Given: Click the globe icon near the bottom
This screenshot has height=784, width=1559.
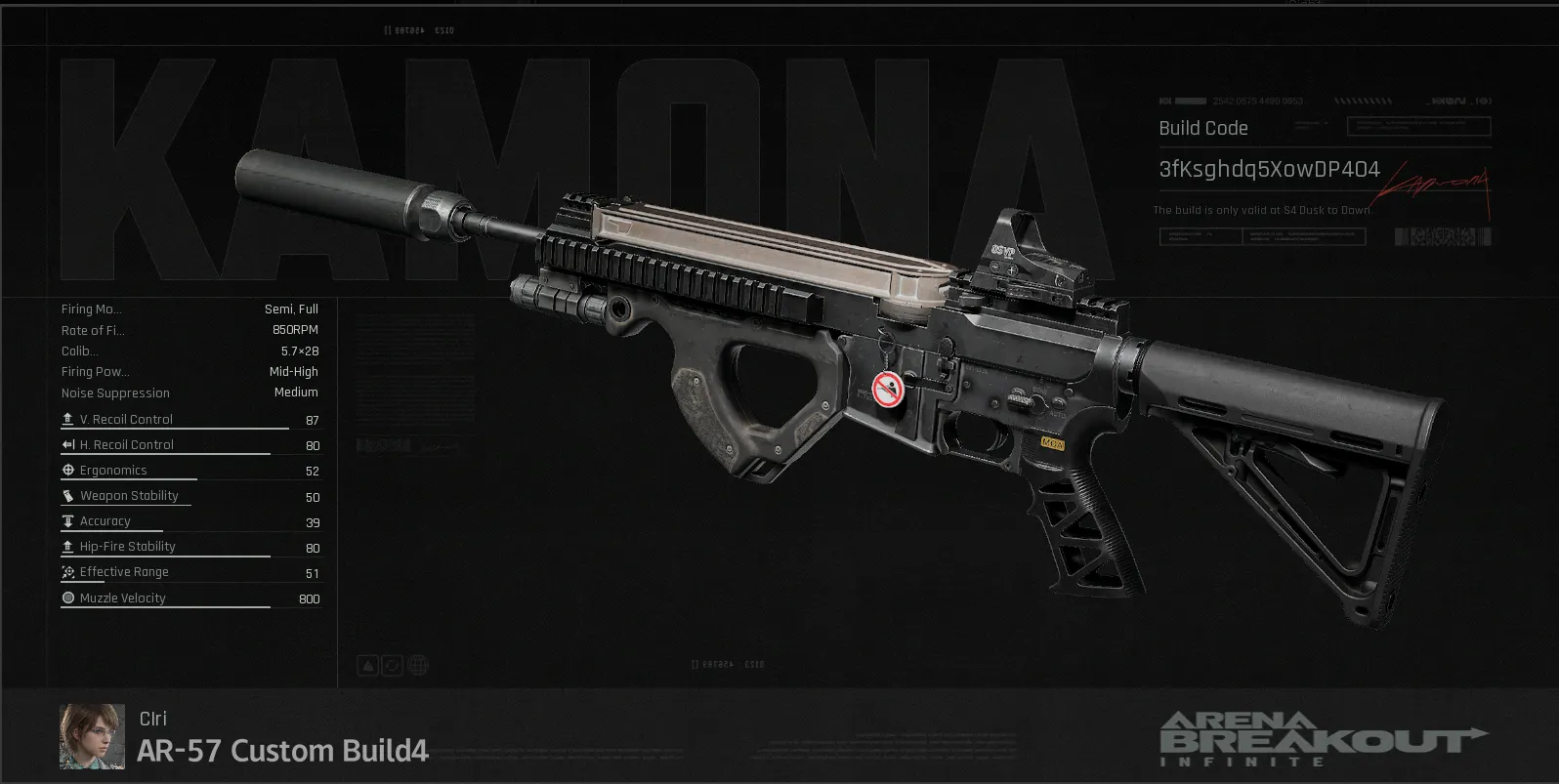Looking at the screenshot, I should pos(418,665).
